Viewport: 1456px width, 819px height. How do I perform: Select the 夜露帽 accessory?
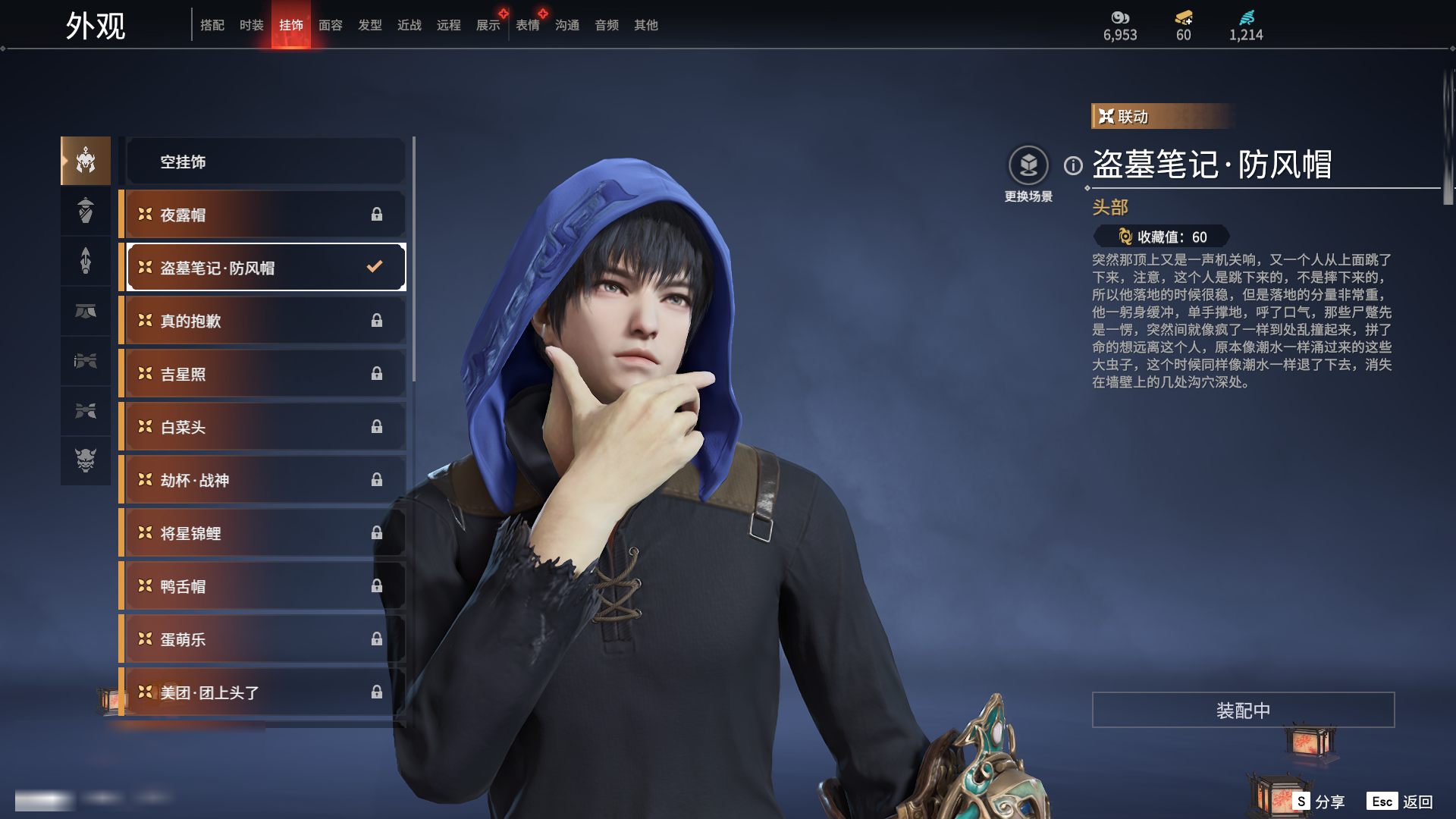[265, 215]
